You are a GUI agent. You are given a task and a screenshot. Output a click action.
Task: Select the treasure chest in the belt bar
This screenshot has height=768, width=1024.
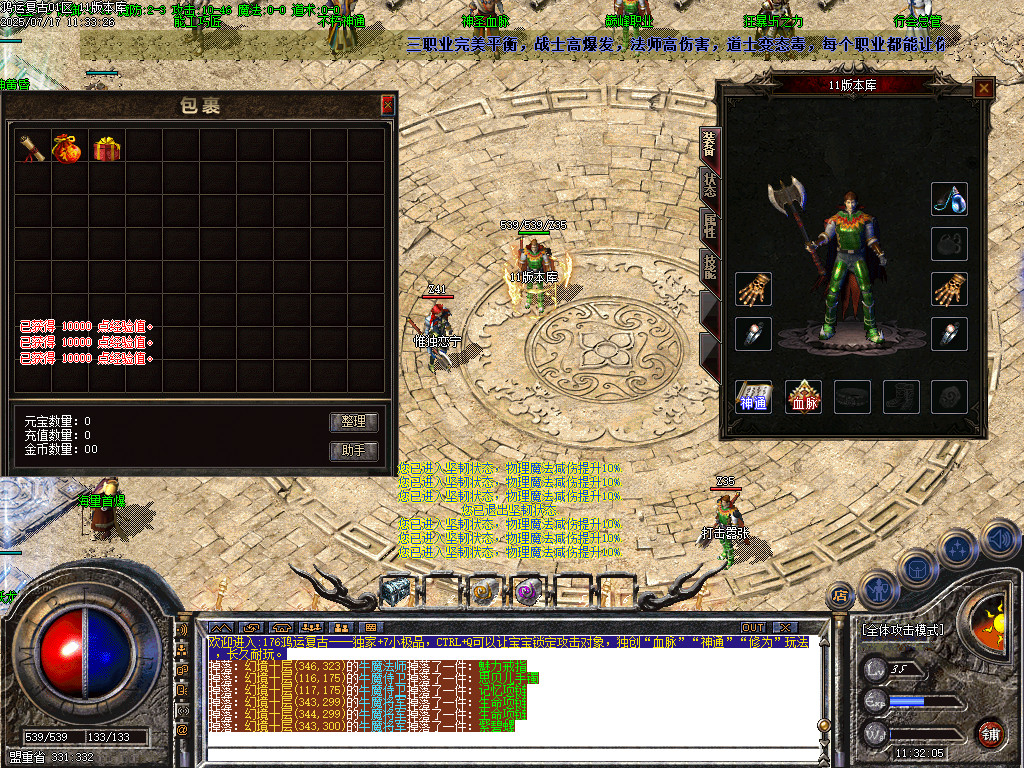(396, 592)
